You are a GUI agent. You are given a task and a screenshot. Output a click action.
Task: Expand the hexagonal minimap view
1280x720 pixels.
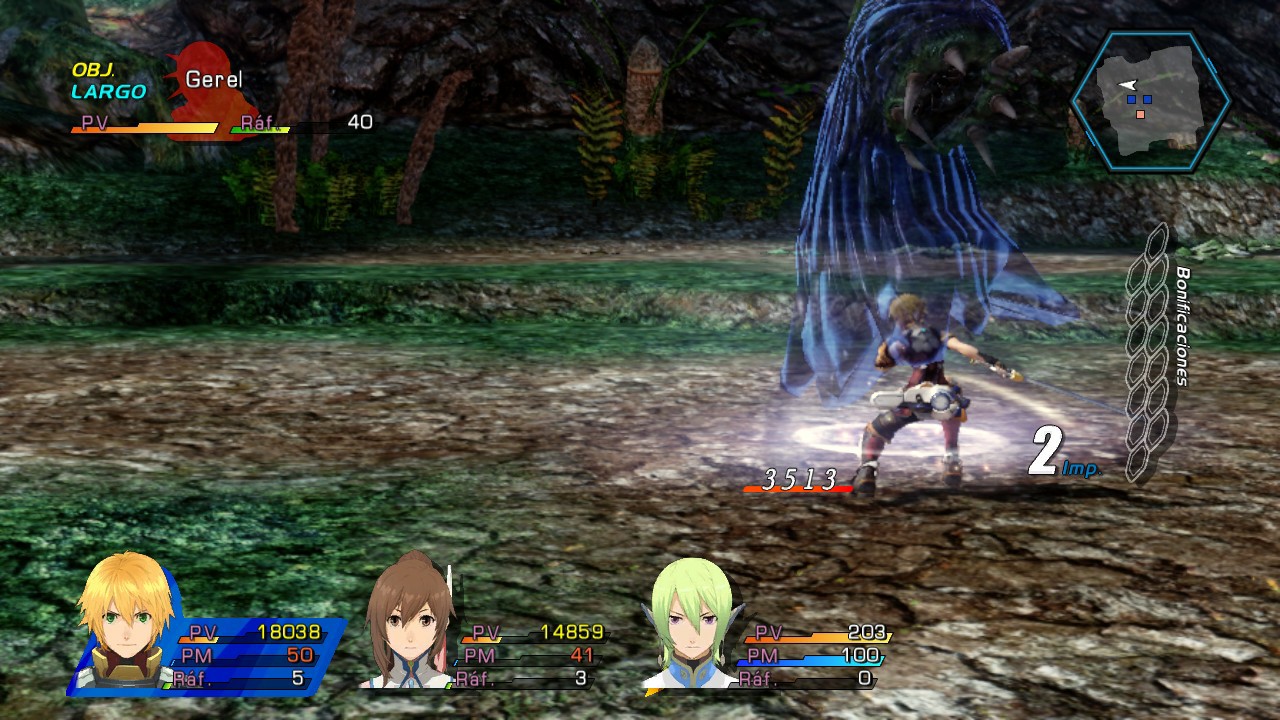pos(1148,100)
